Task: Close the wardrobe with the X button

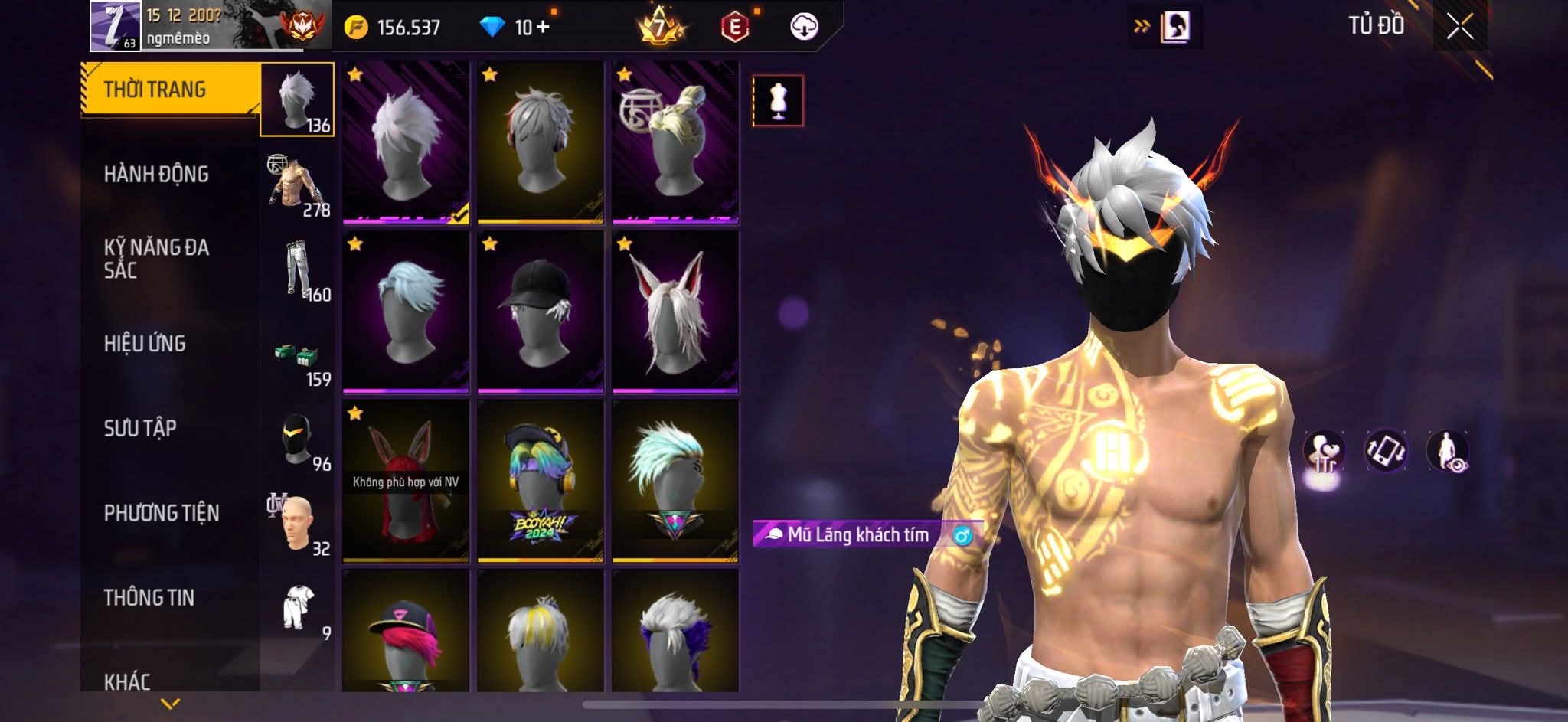Action: (x=1459, y=28)
